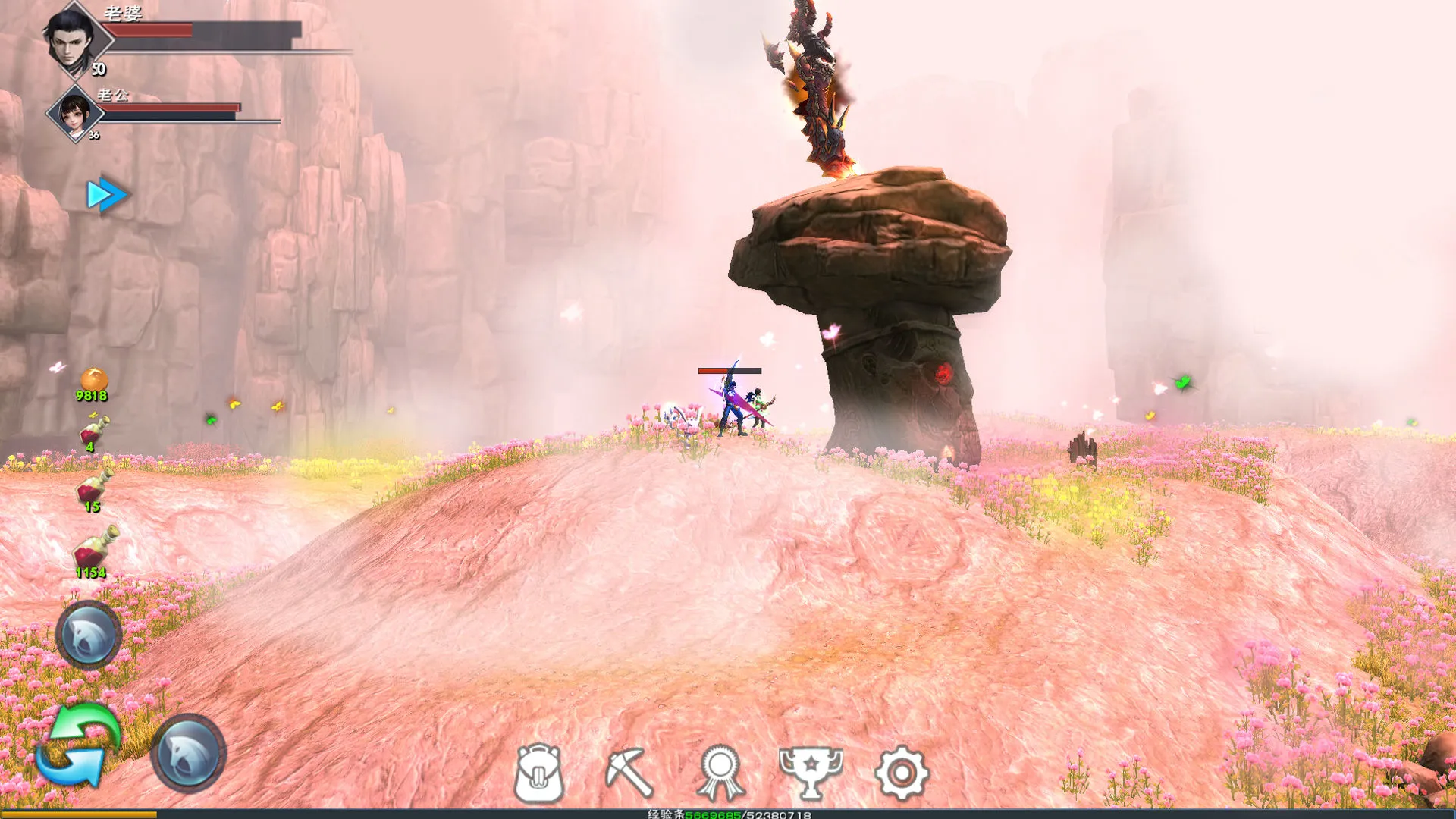This screenshot has width=1456, height=819.
Task: Open the pickaxe crafting menu
Action: click(629, 773)
